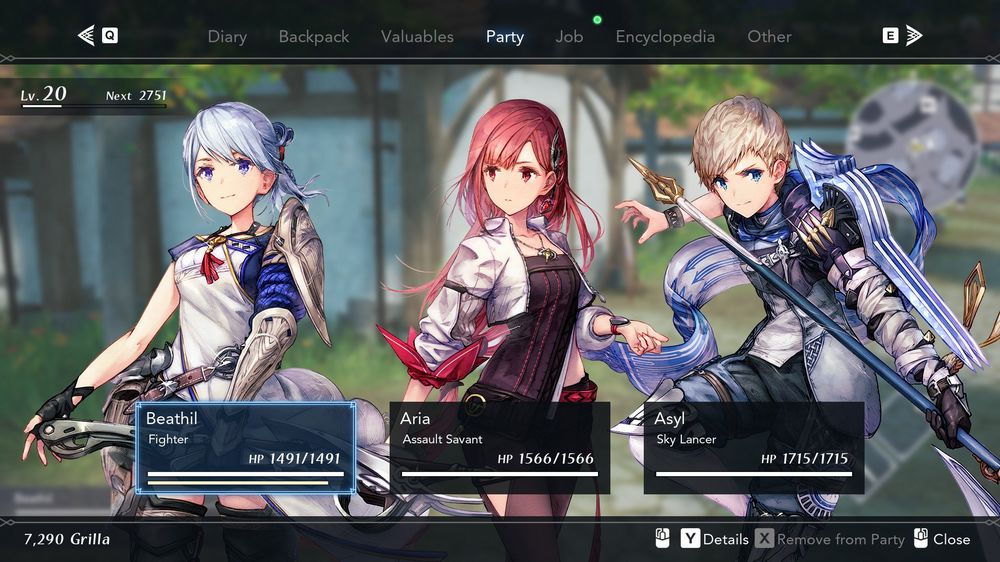1000x562 pixels.
Task: Show the Encyclopedia tab
Action: tap(665, 37)
